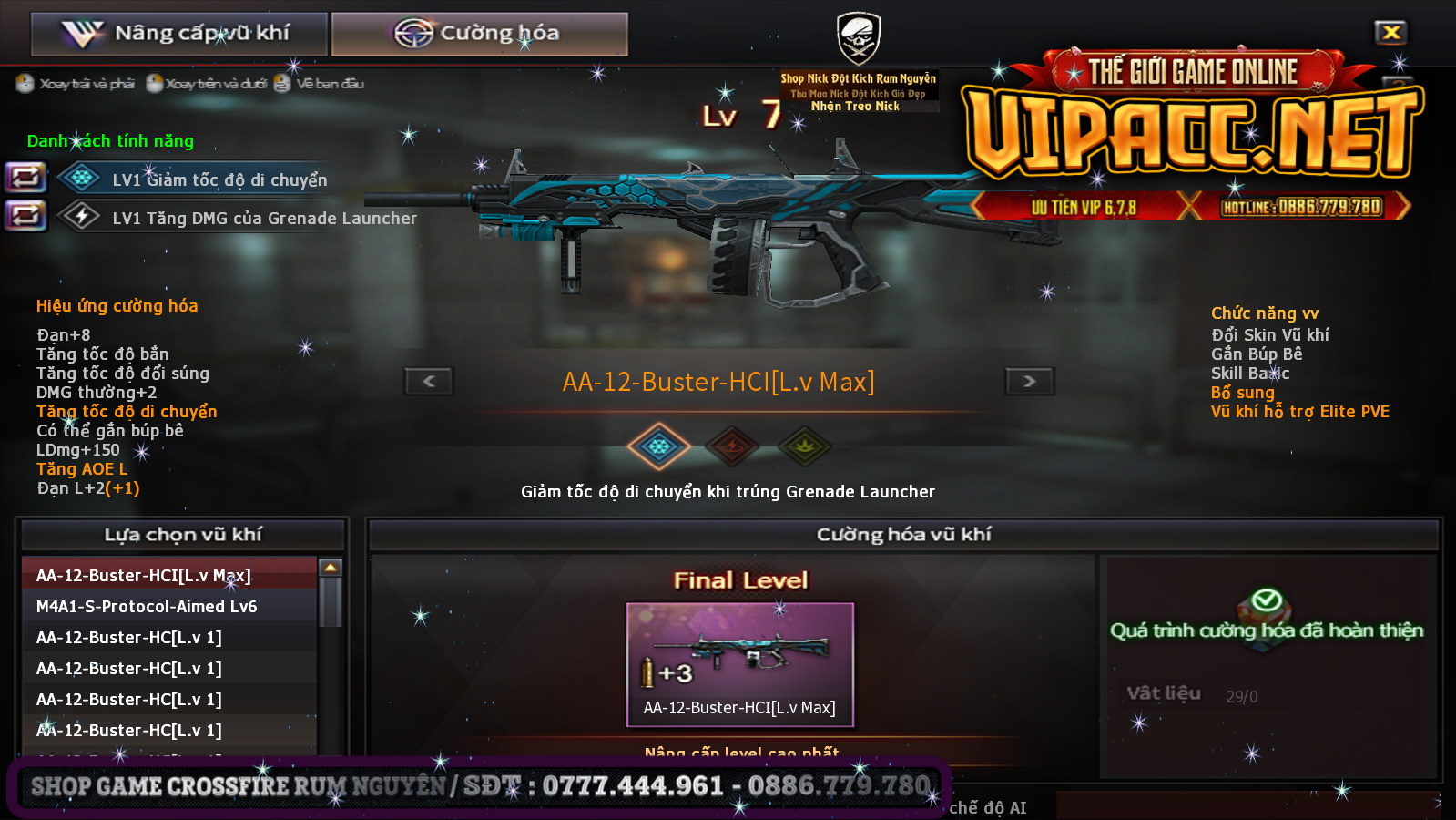This screenshot has height=820, width=1456.
Task: Select the red lightning feature icon
Action: pos(732,446)
